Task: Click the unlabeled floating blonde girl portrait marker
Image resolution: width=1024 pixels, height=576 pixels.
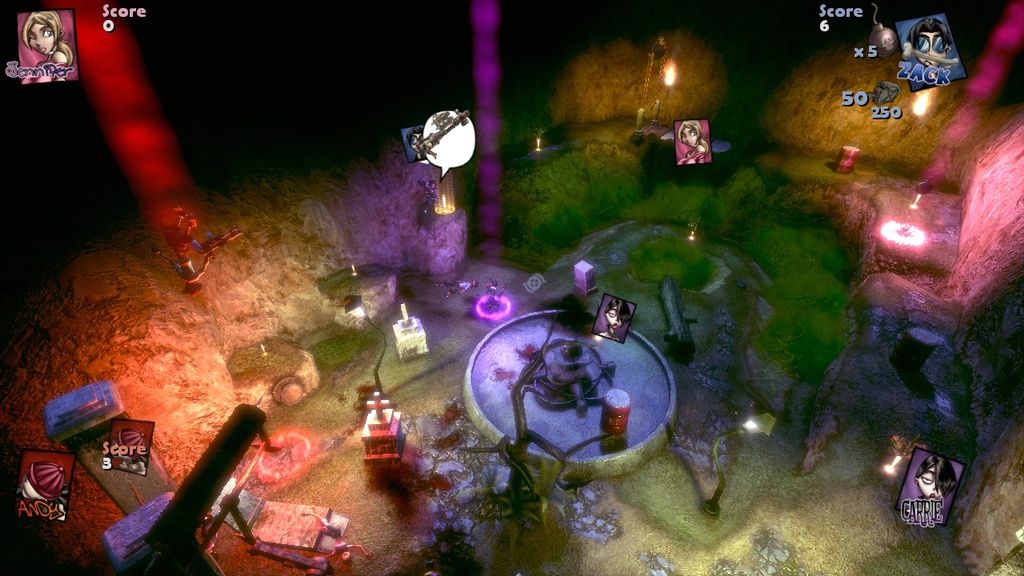Action: 691,141
